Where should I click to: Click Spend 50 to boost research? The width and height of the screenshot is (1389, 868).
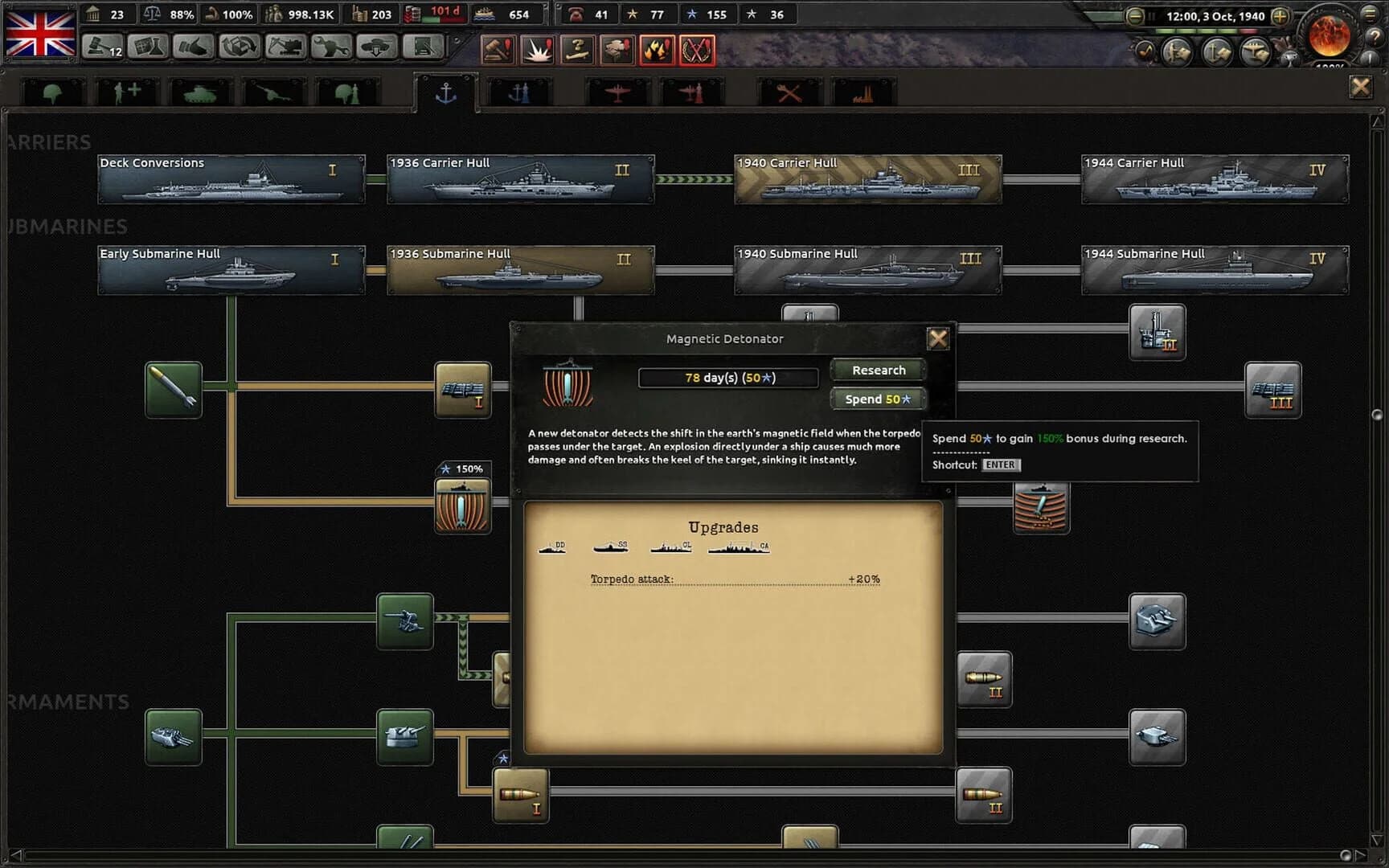877,398
